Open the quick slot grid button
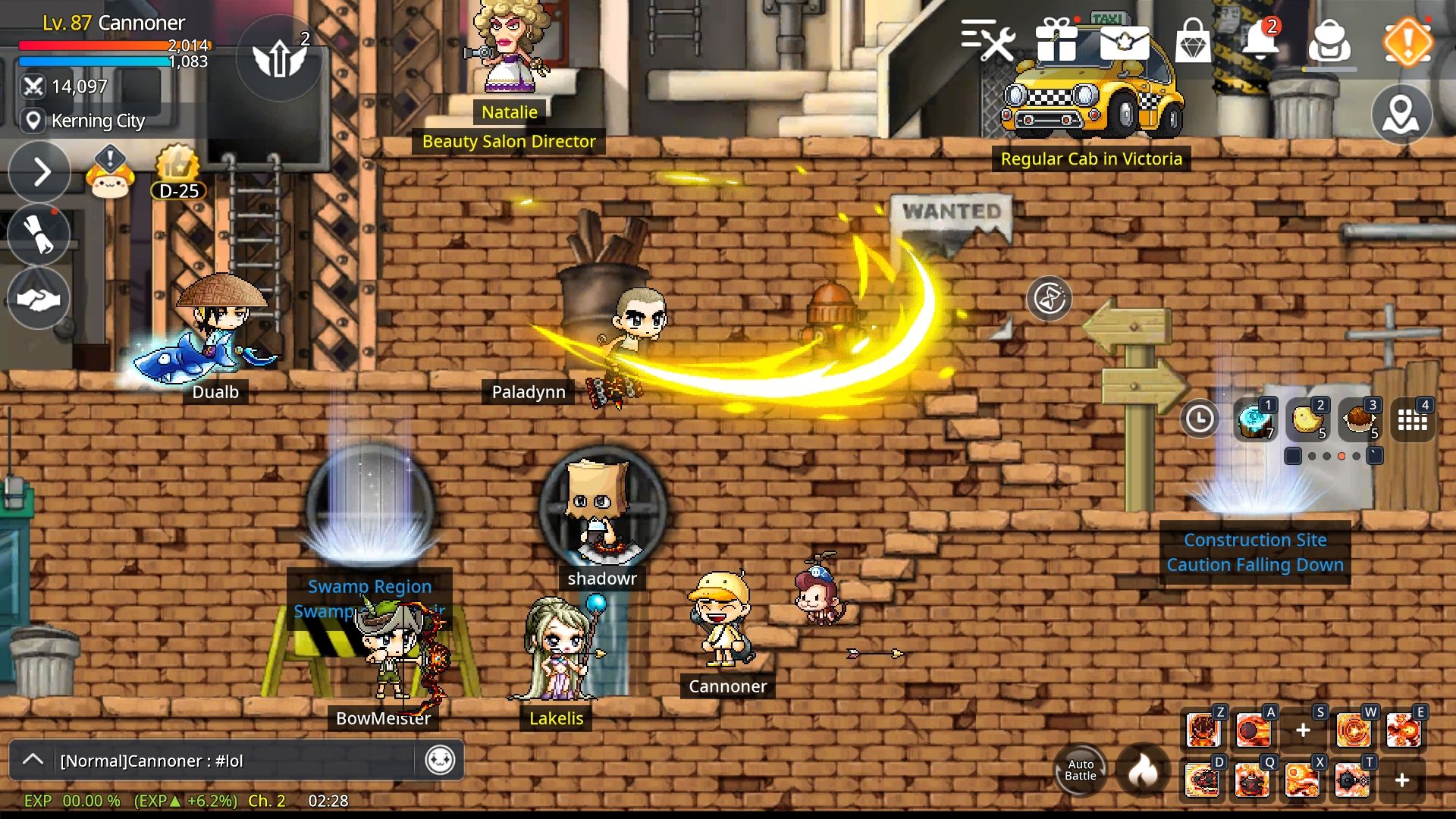Screen dimensions: 1456x819 1413,419
